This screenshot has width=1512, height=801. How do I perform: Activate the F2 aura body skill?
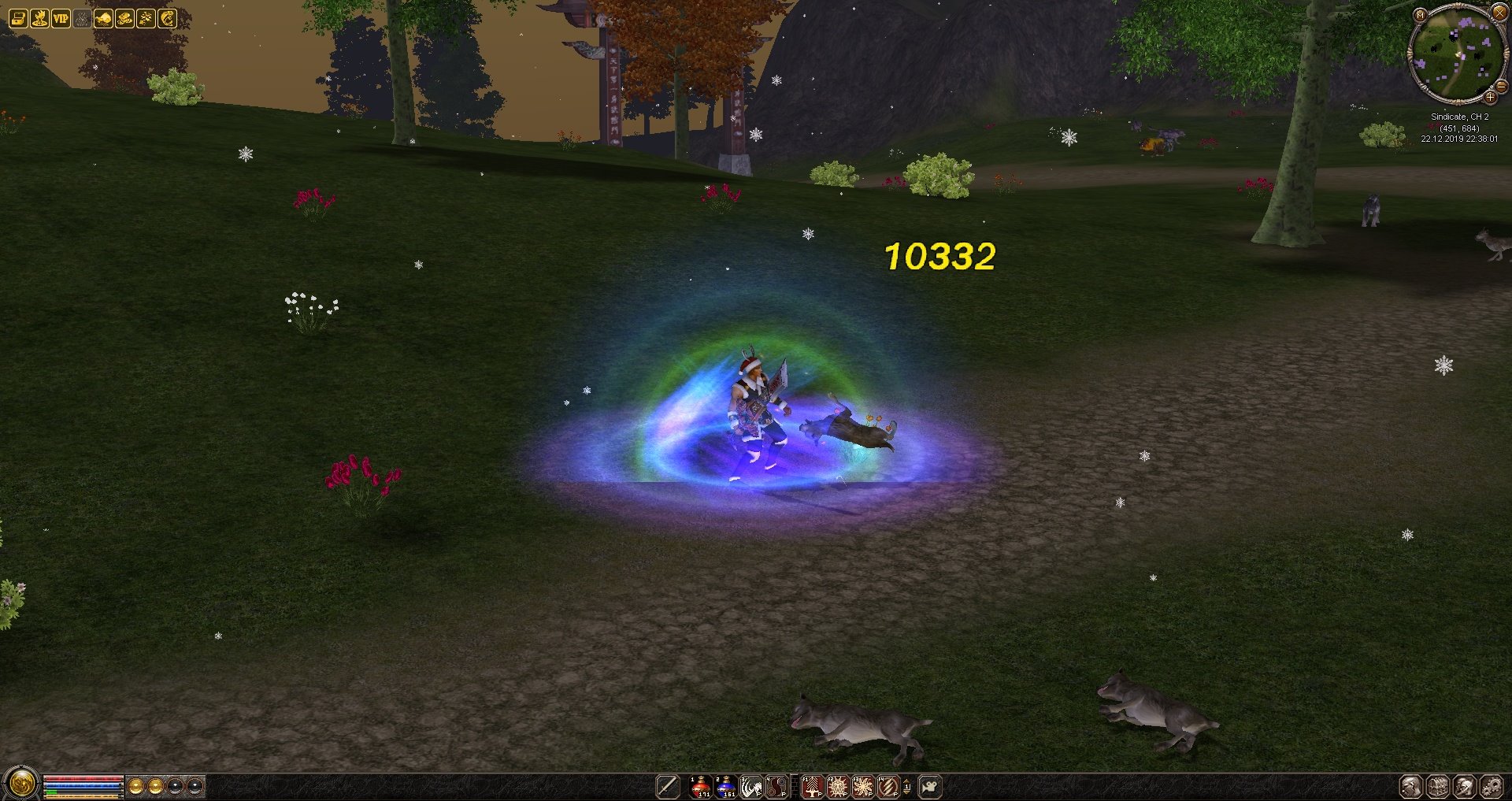click(x=837, y=786)
